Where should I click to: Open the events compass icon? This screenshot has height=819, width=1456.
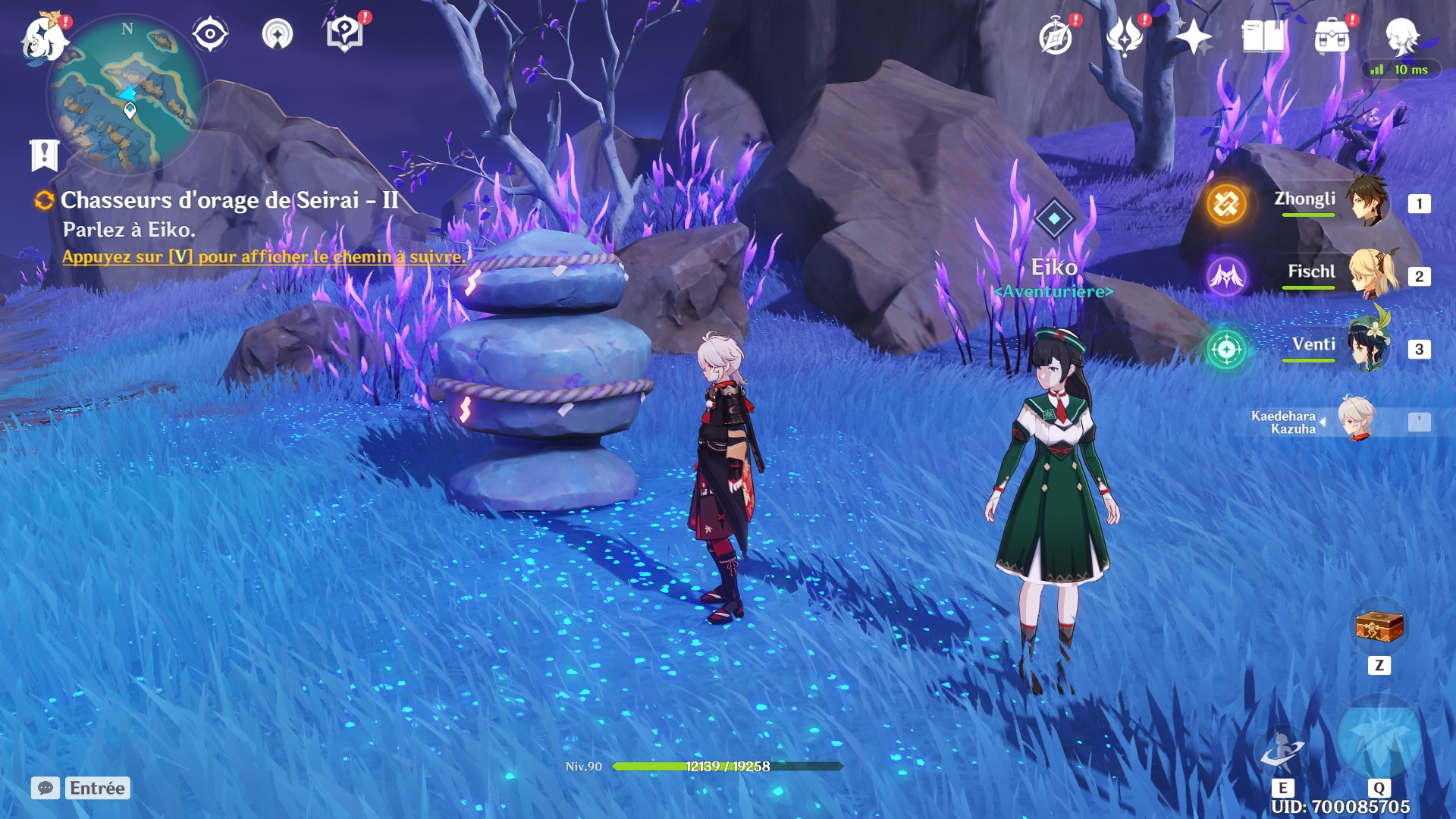coord(1056,36)
